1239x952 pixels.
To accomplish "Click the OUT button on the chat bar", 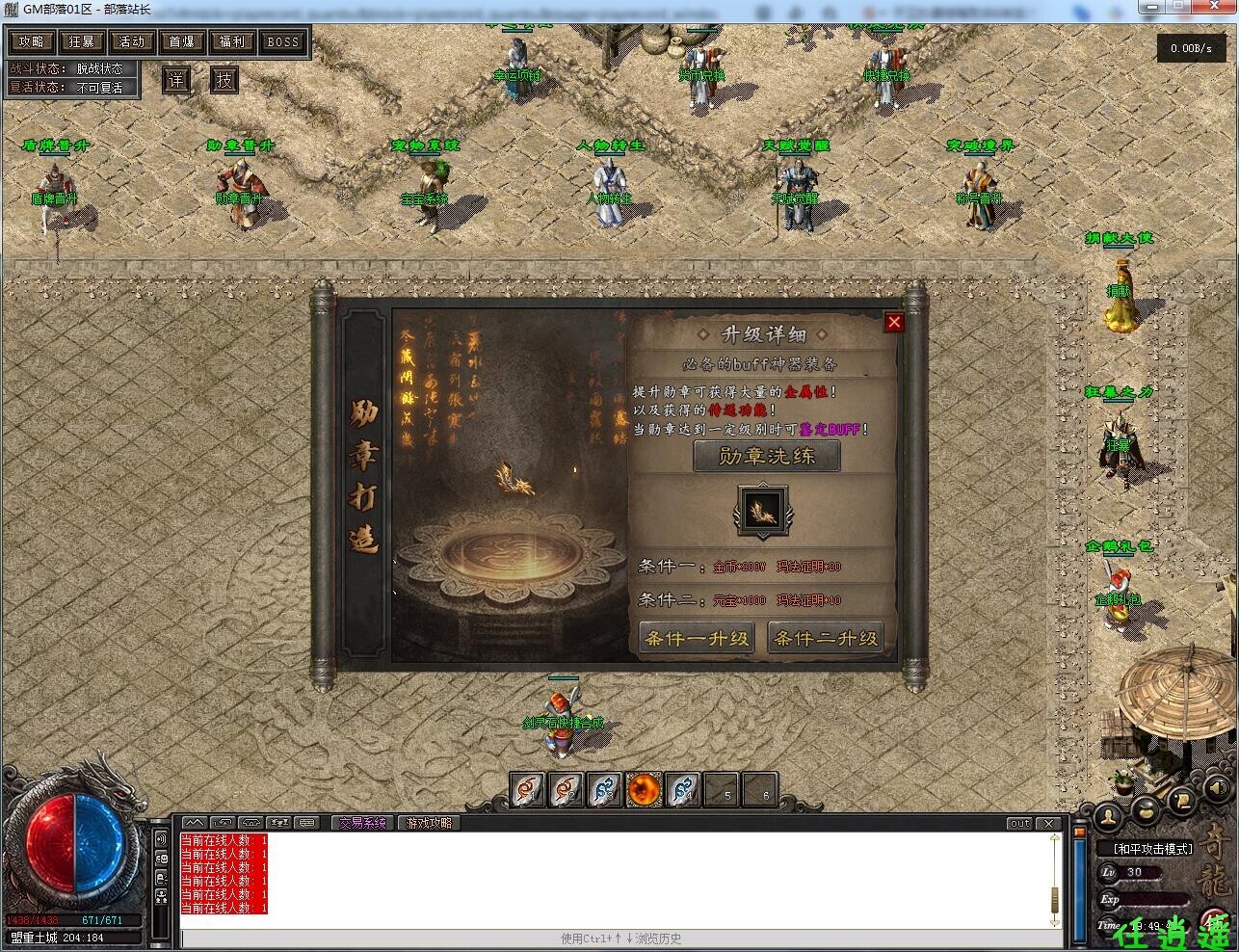I will (x=1019, y=824).
